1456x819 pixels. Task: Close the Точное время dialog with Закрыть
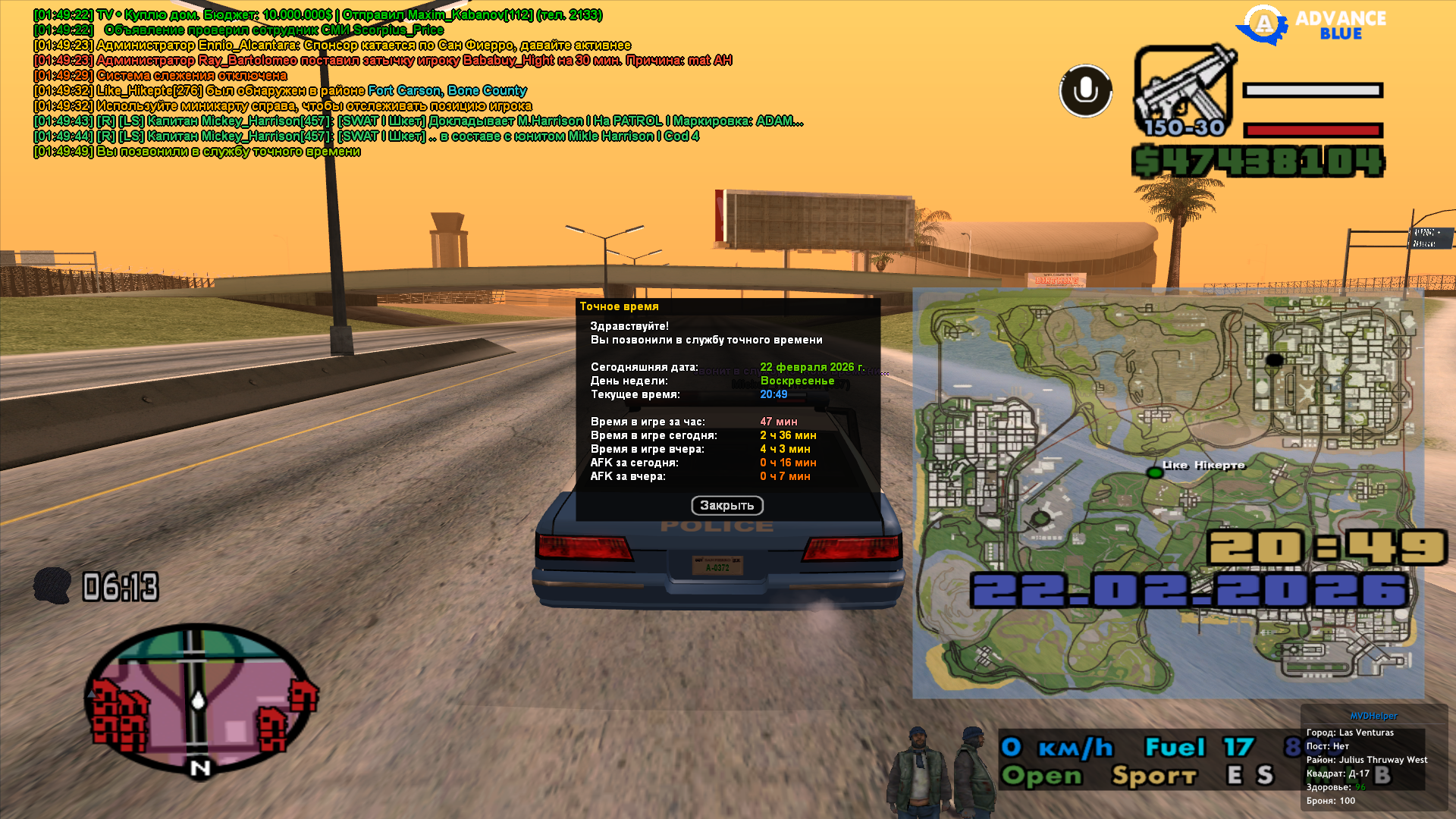tap(726, 505)
